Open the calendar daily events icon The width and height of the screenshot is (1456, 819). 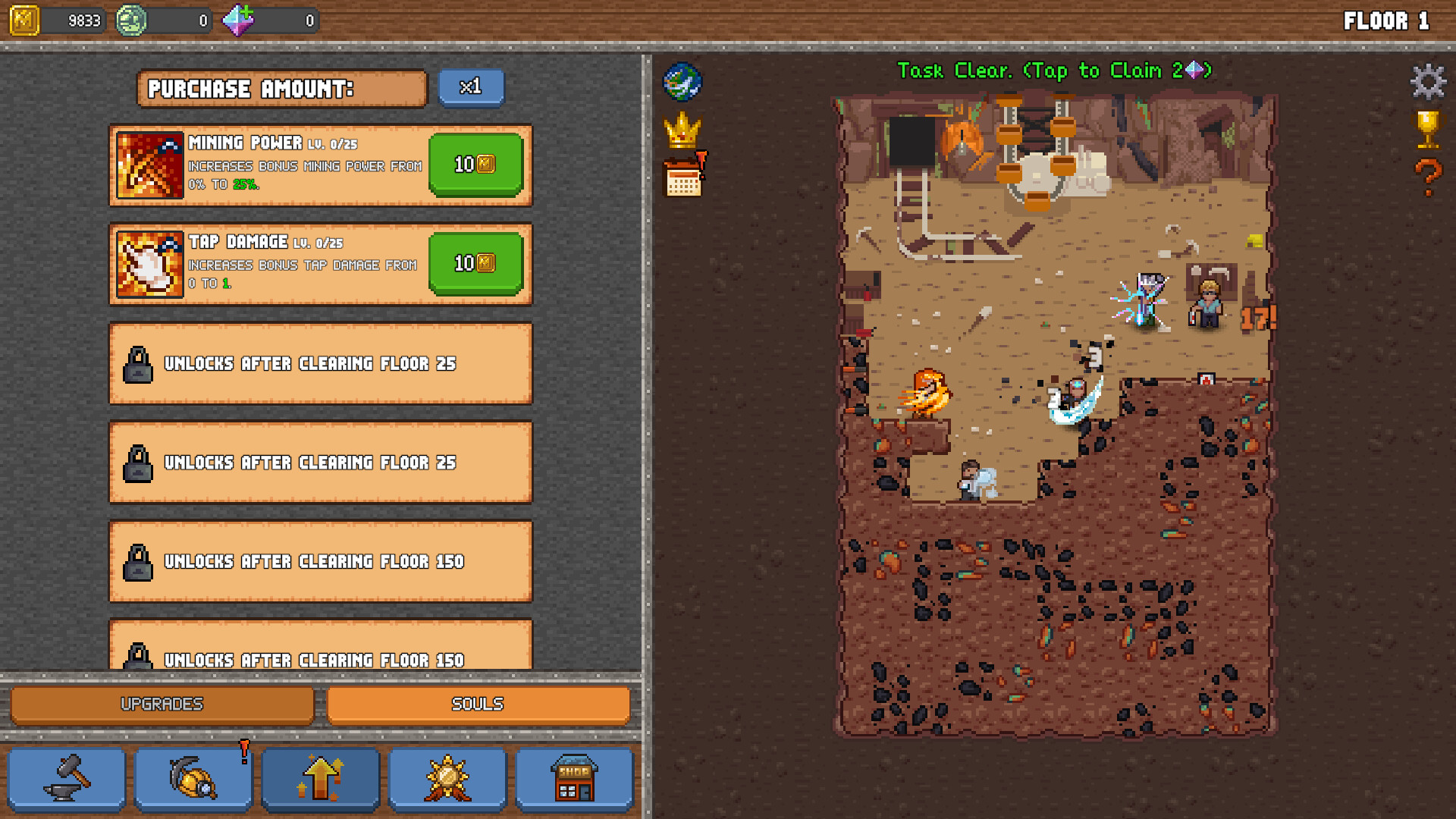pos(682,176)
